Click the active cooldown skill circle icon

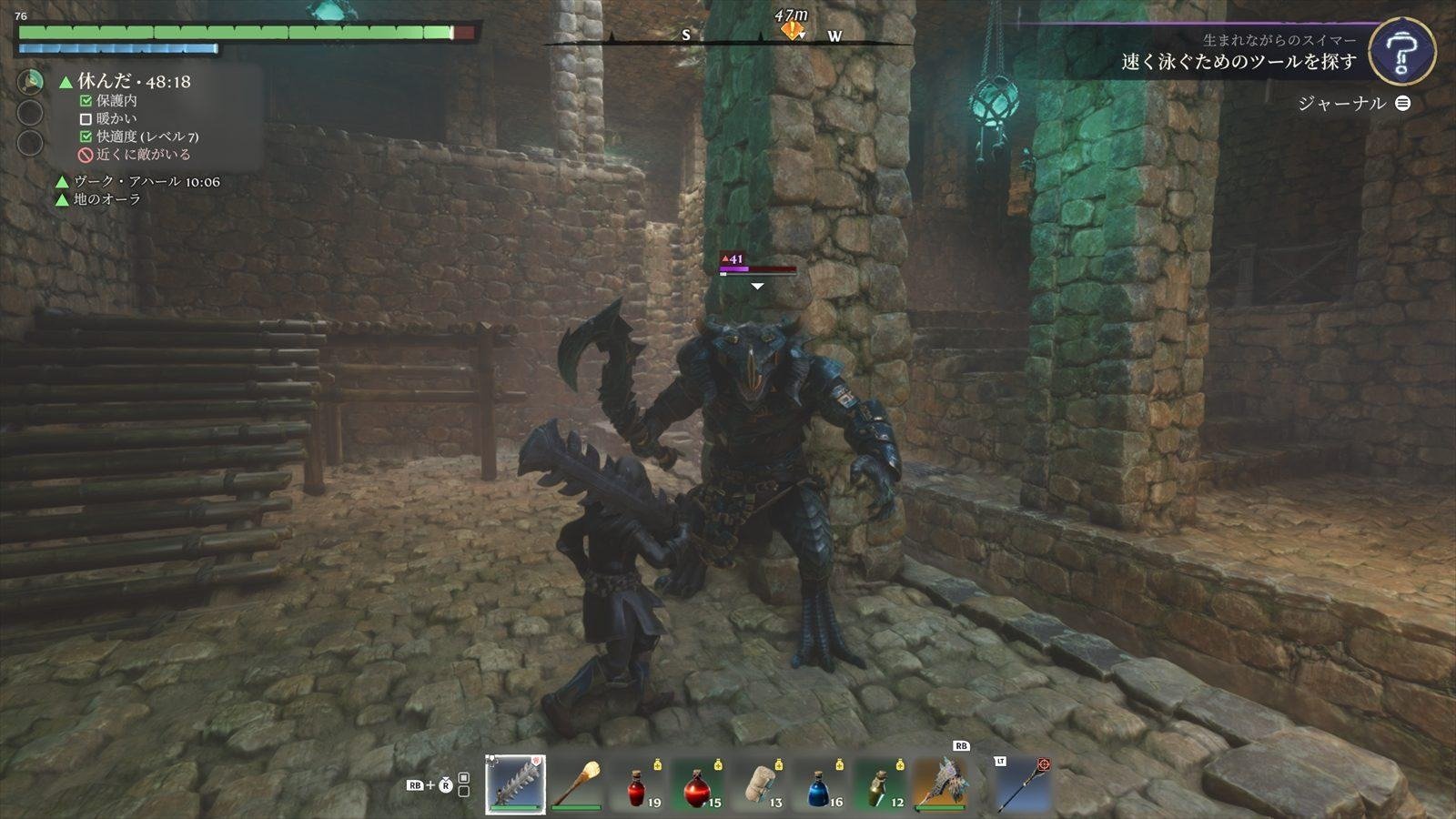coord(31,83)
